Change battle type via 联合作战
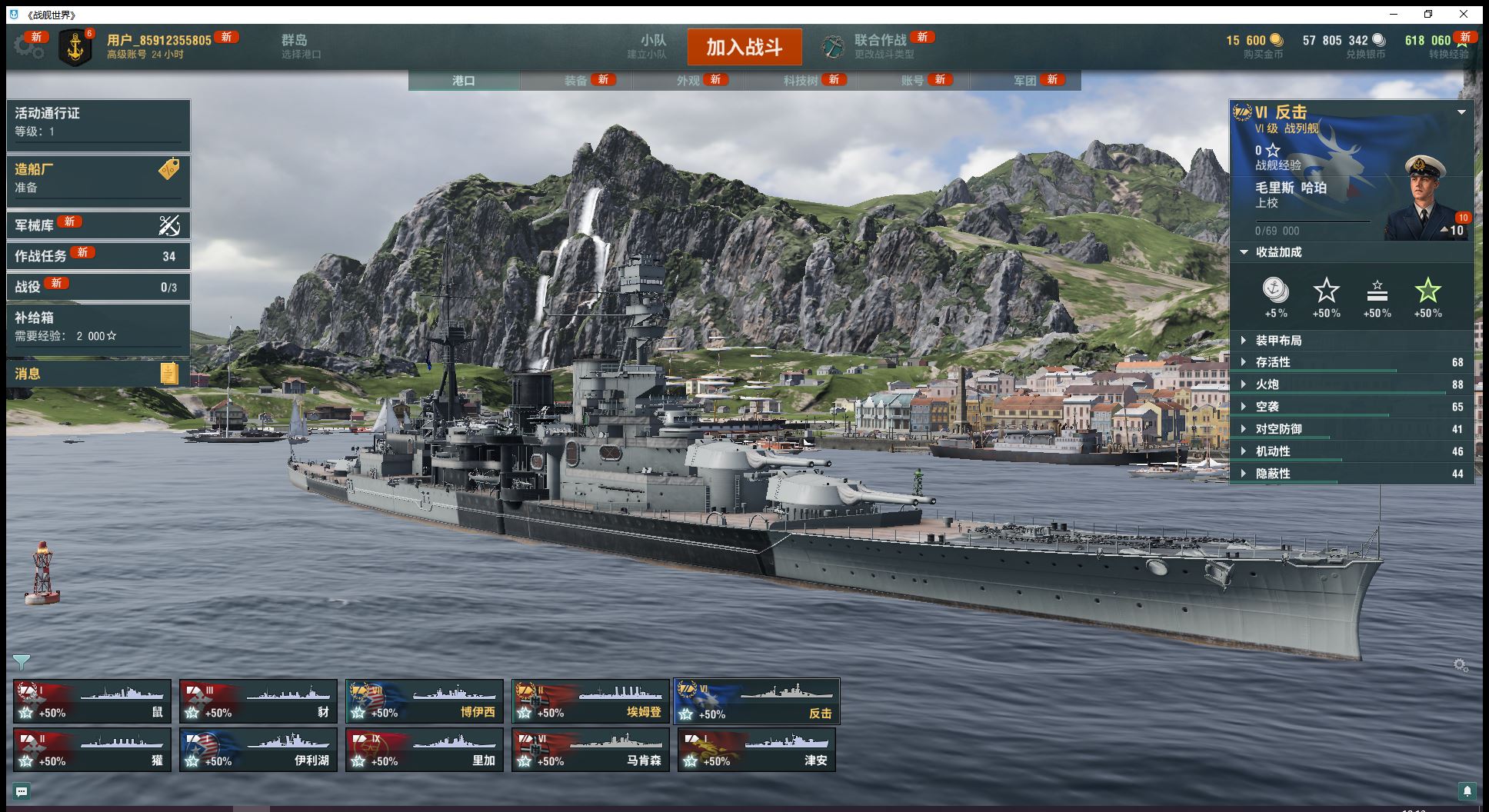Screen dimensions: 1489x812 point(880,46)
